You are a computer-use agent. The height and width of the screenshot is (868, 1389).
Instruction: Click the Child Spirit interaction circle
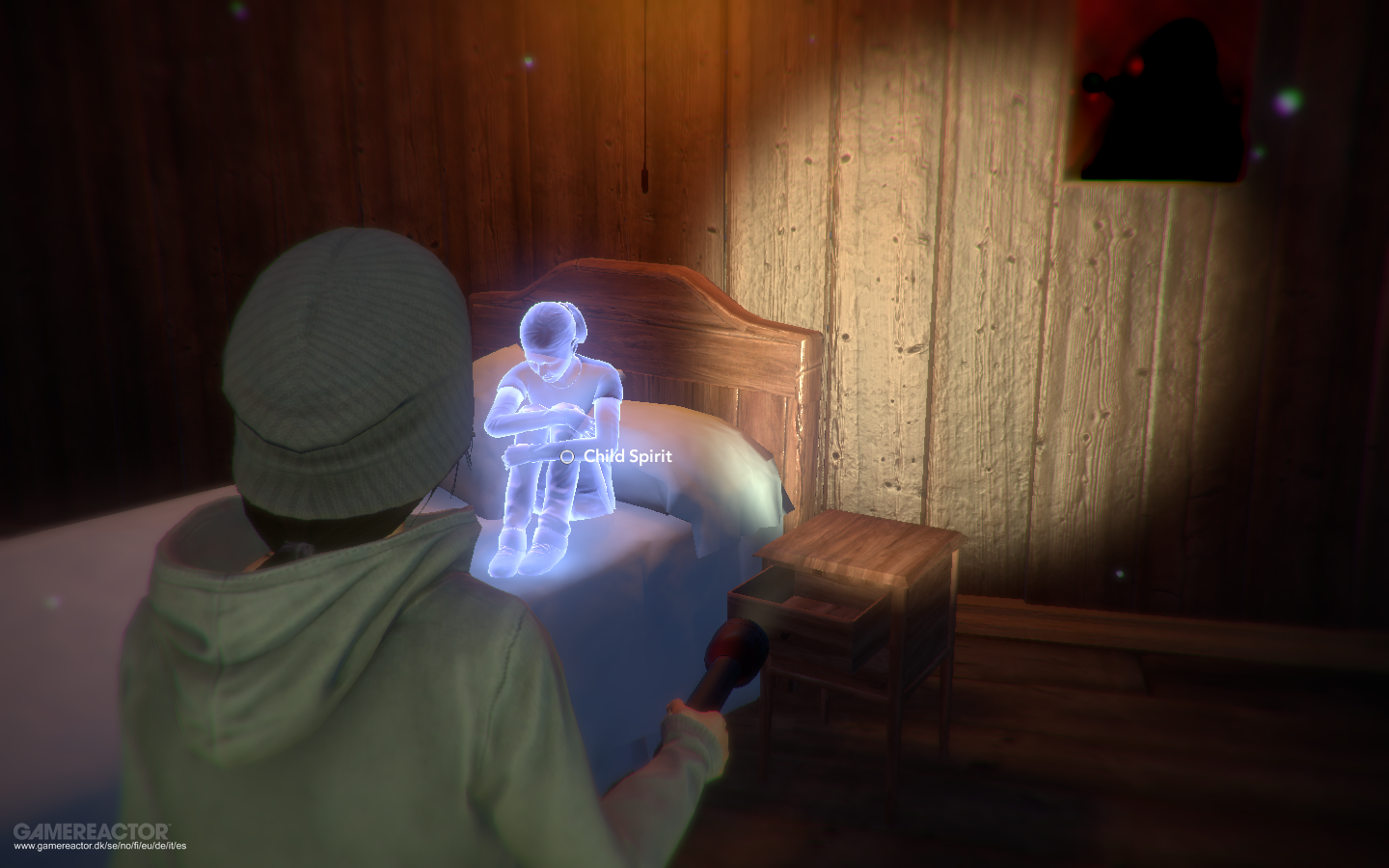[565, 455]
